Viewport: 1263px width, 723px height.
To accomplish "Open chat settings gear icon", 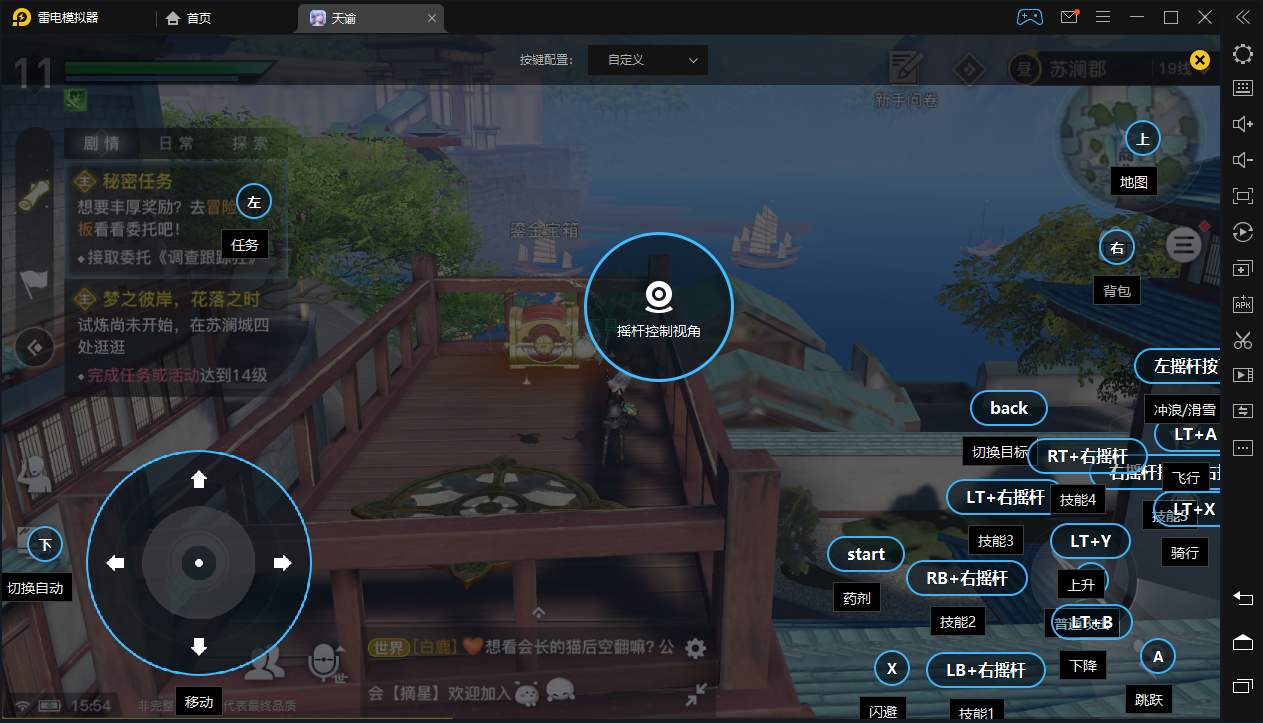I will (696, 648).
